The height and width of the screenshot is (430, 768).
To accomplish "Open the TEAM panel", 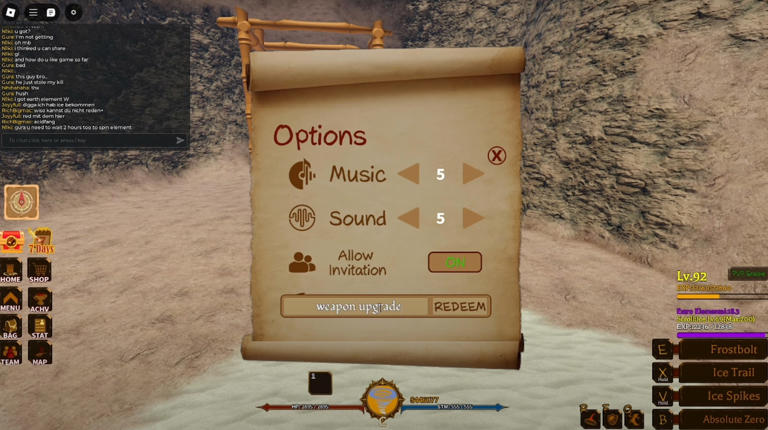I will (11, 354).
